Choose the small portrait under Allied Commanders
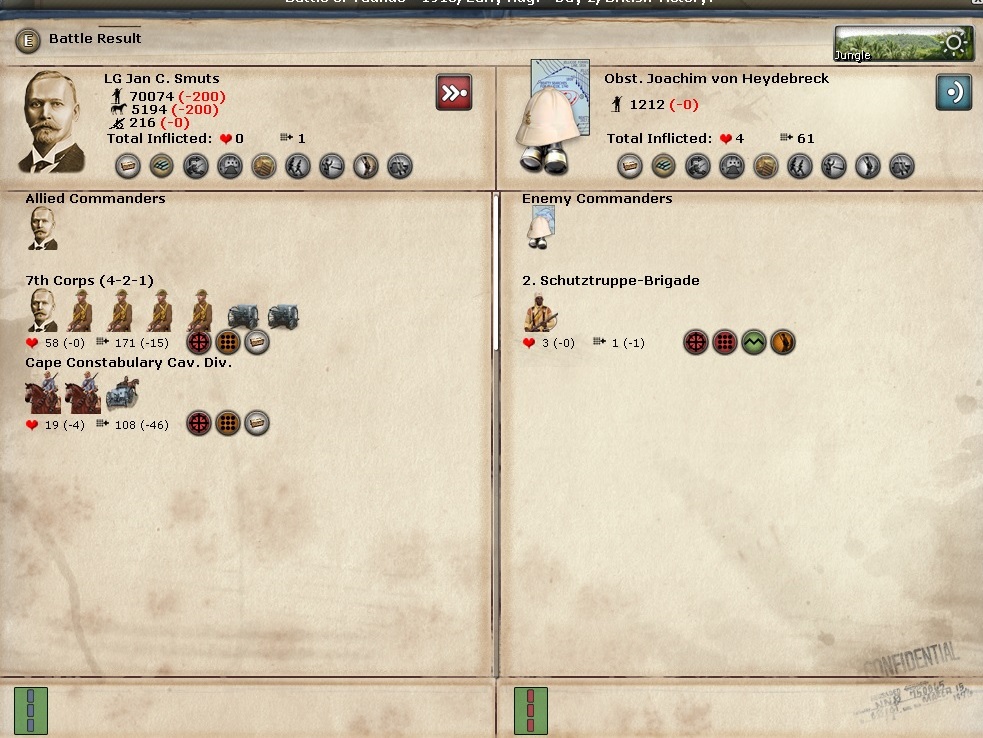This screenshot has width=983, height=738. 43,229
